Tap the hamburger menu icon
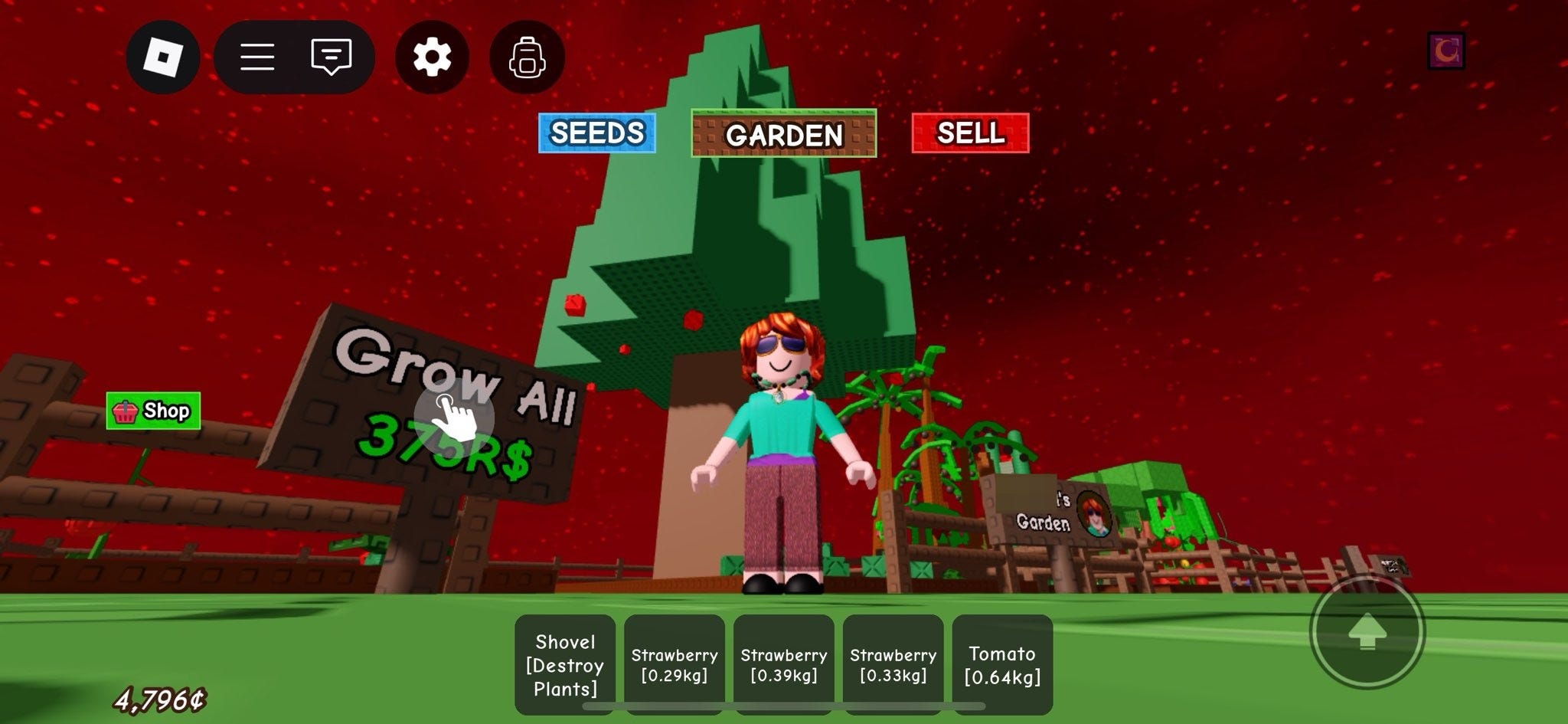 click(x=258, y=57)
